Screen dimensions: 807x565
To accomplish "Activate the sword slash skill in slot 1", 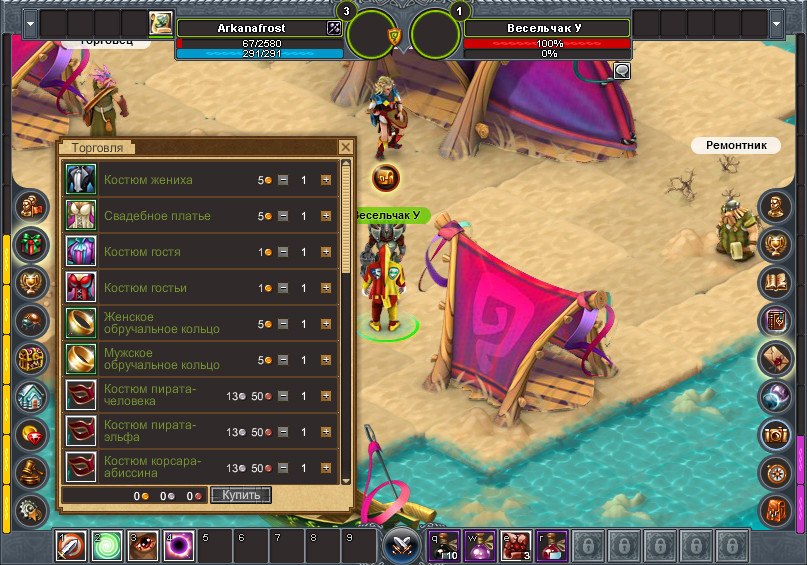I will [x=71, y=546].
